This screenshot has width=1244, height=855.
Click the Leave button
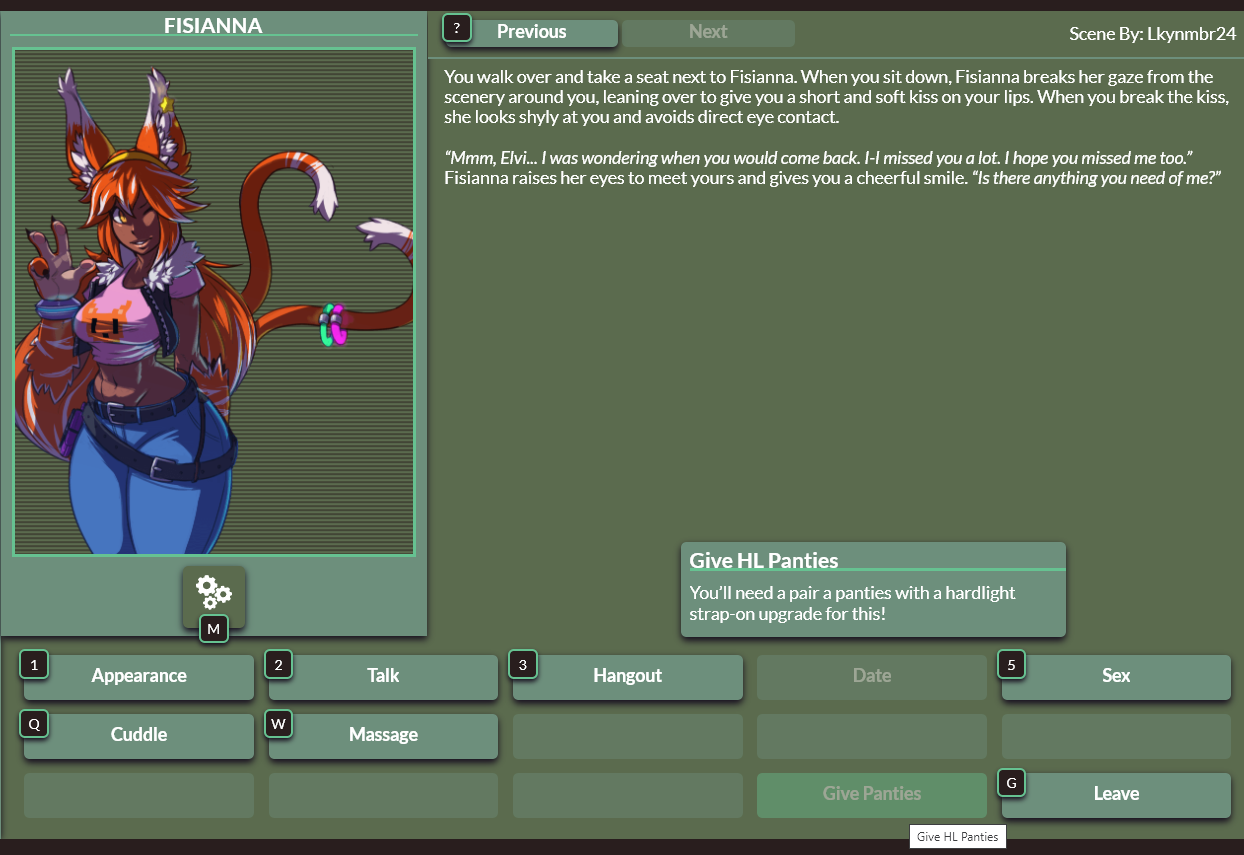point(1116,794)
